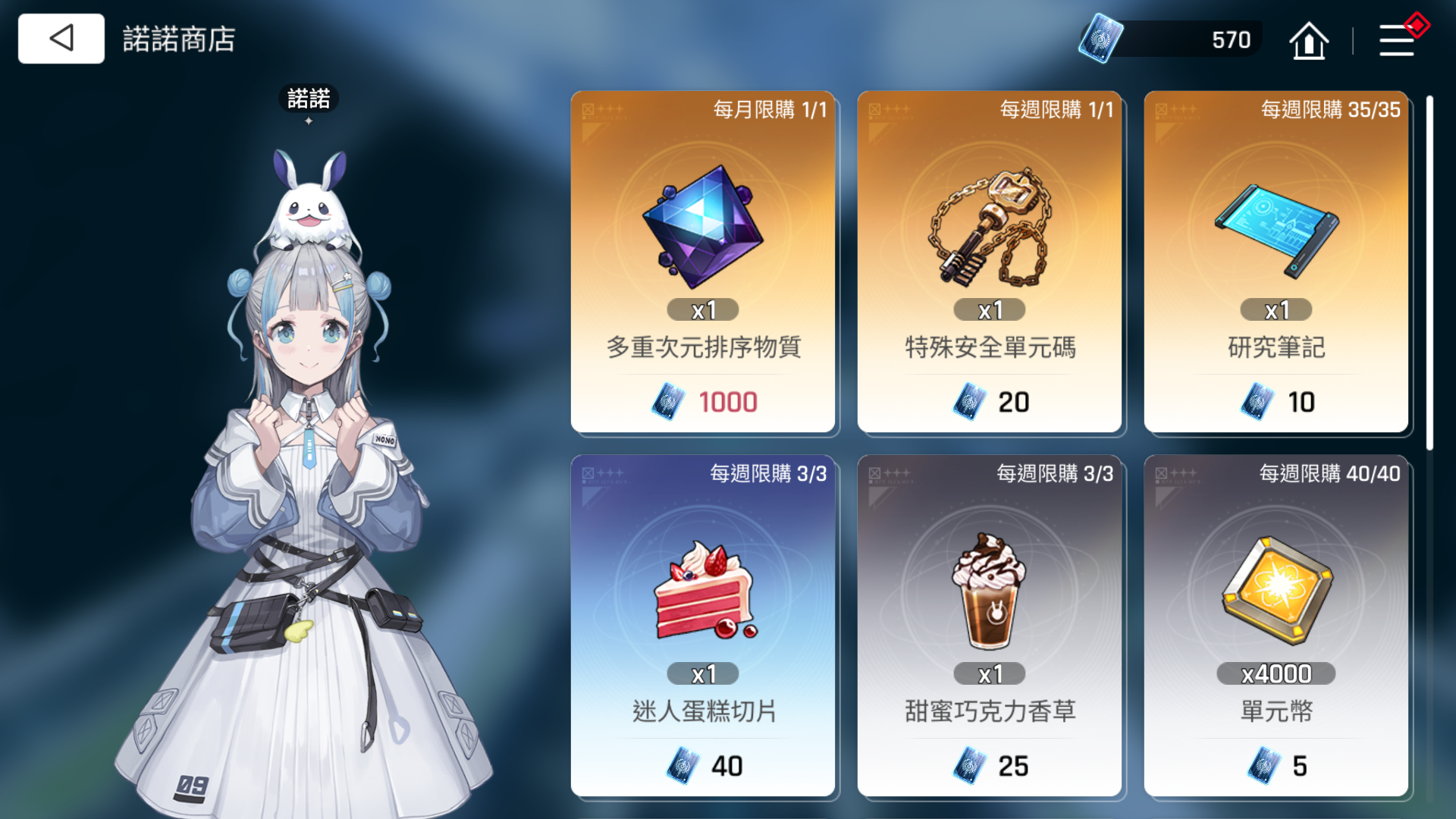Select the 多重次元排序物質 crystal icon
The height and width of the screenshot is (819, 1456).
pyautogui.click(x=703, y=224)
